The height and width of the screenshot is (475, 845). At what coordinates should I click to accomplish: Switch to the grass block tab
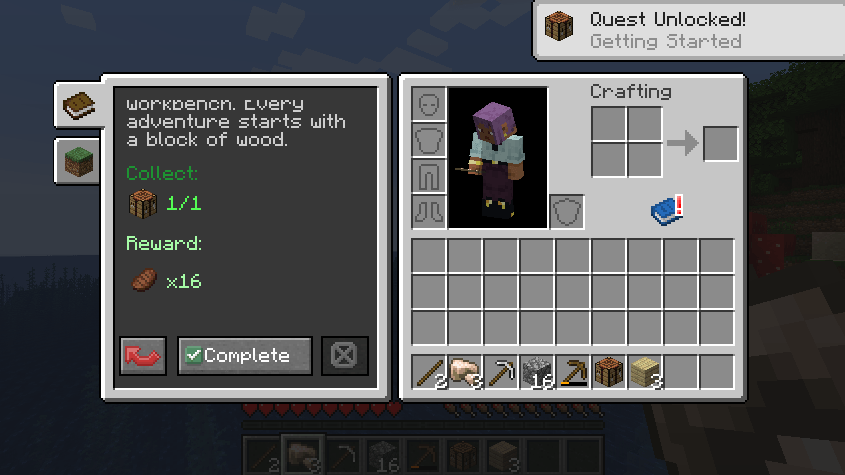pyautogui.click(x=78, y=160)
